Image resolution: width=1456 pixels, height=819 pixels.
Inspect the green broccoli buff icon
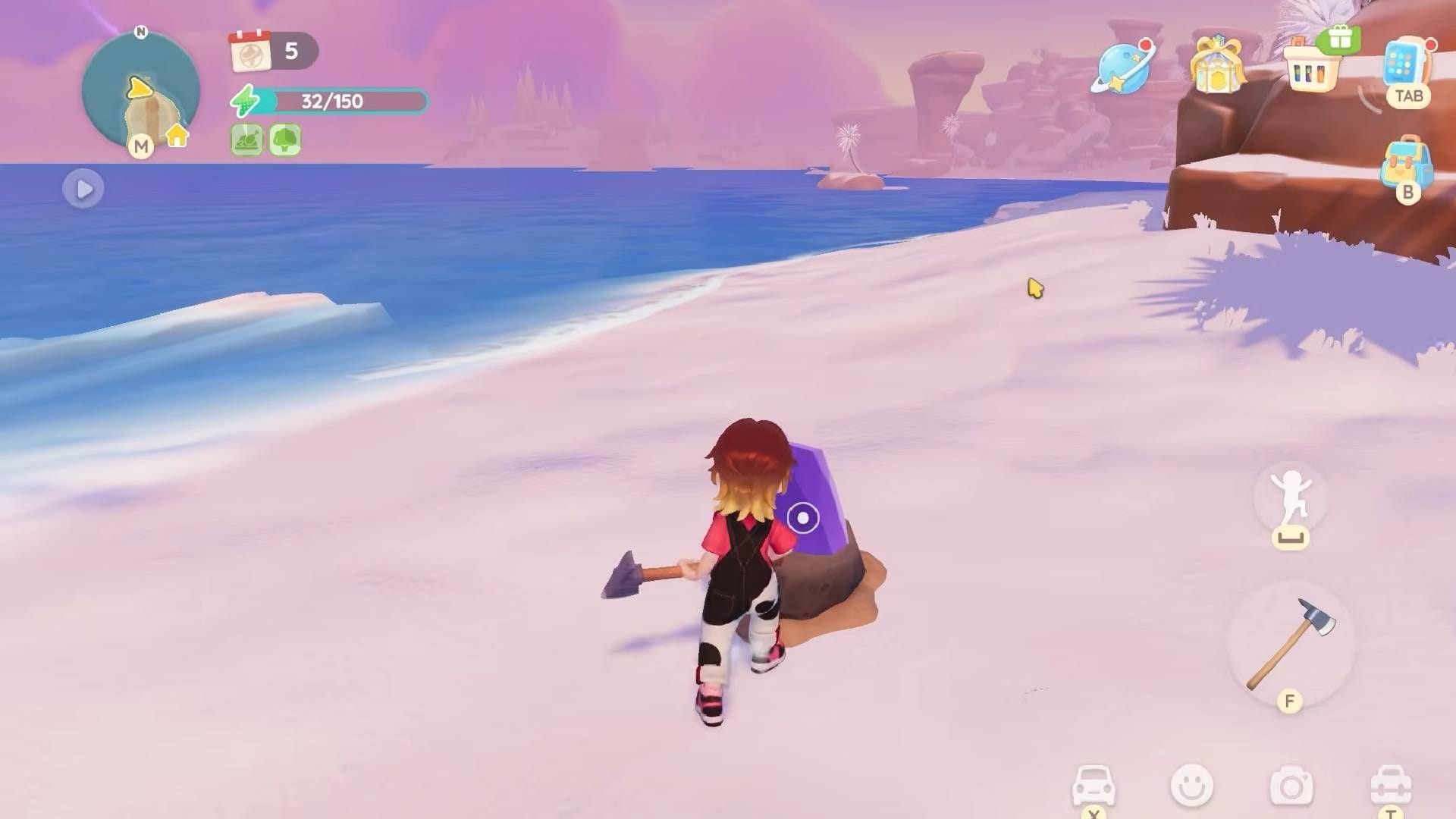tap(285, 140)
